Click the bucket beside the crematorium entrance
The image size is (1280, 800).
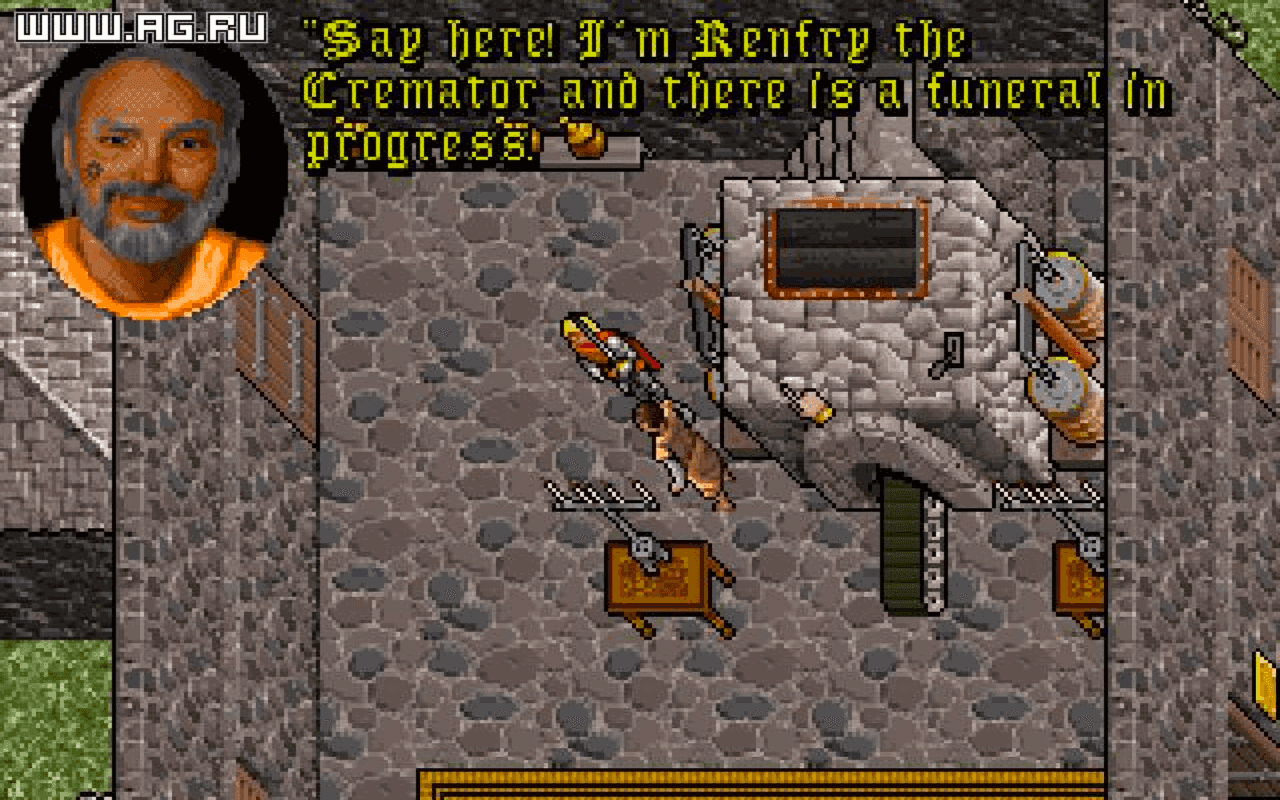click(x=810, y=405)
